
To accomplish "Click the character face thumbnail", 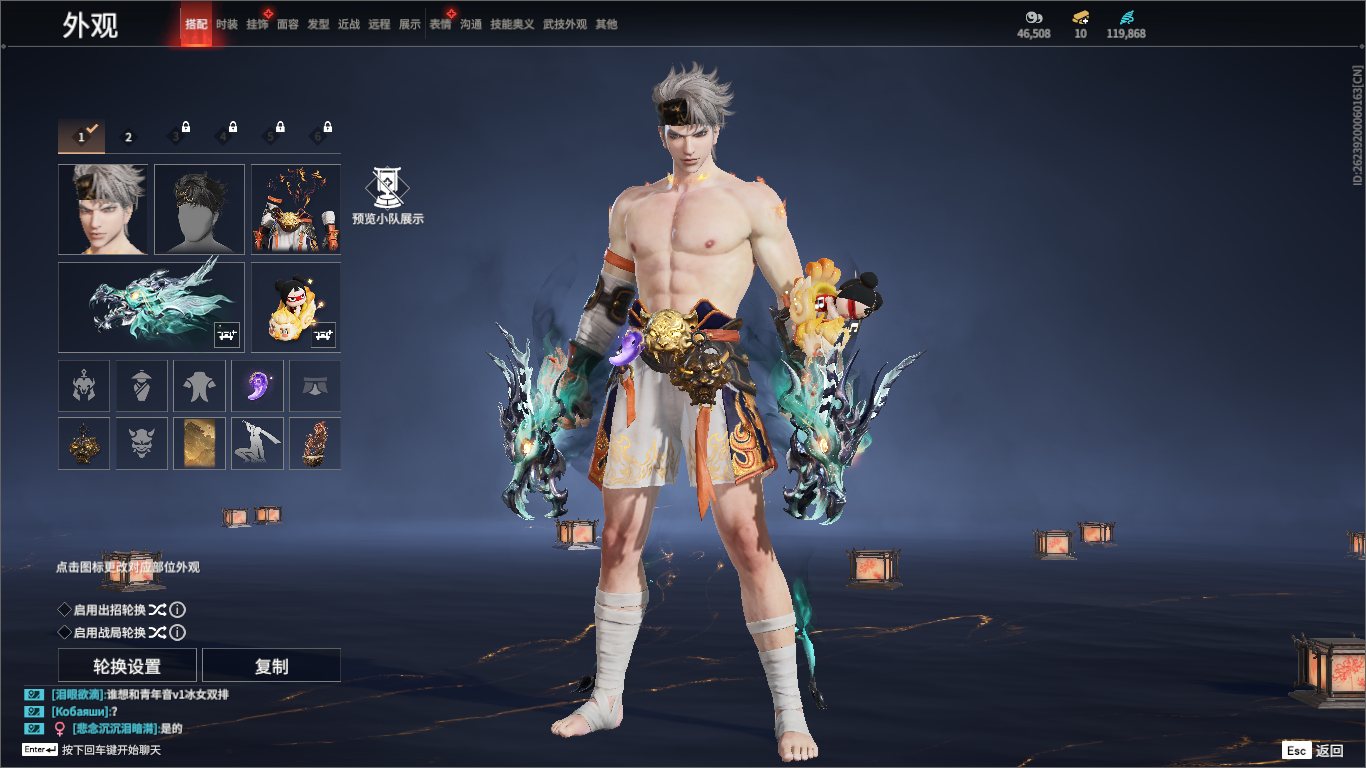I will tap(103, 209).
